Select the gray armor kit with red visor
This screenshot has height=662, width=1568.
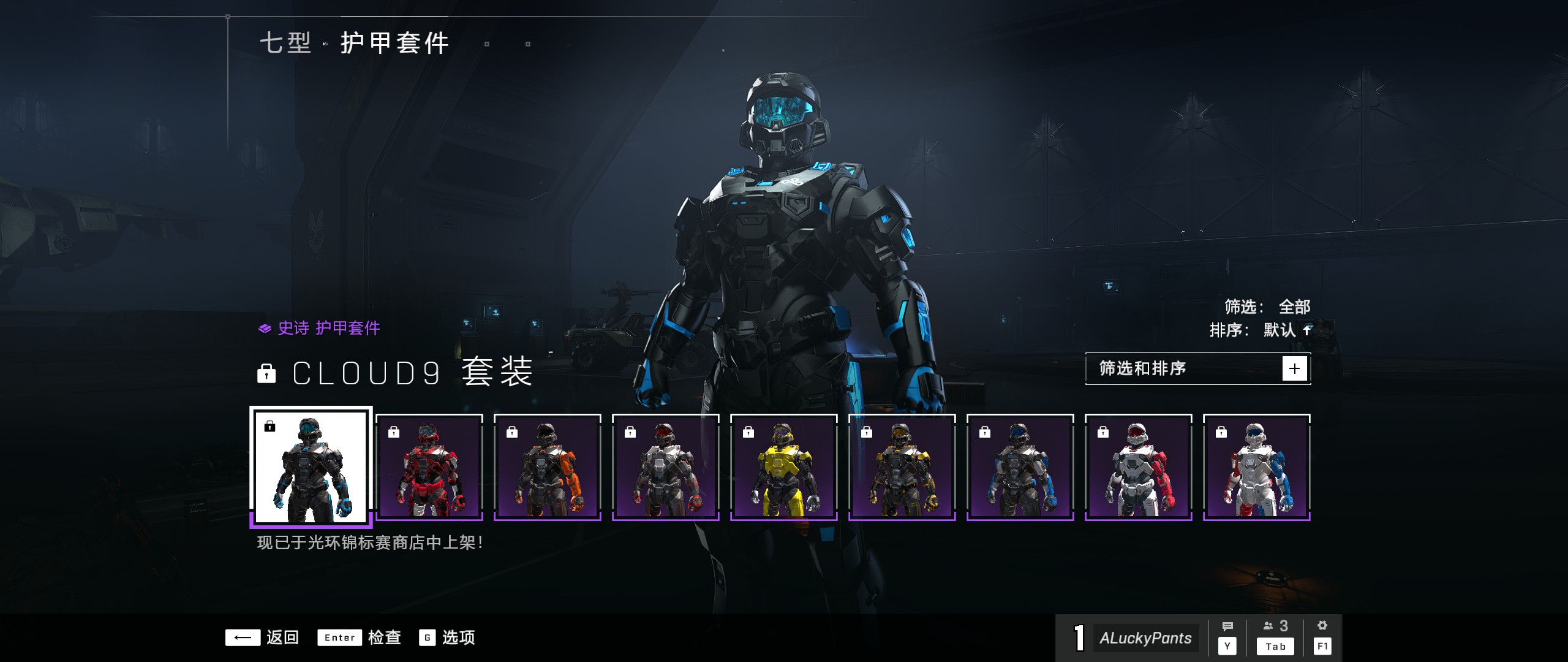665,467
